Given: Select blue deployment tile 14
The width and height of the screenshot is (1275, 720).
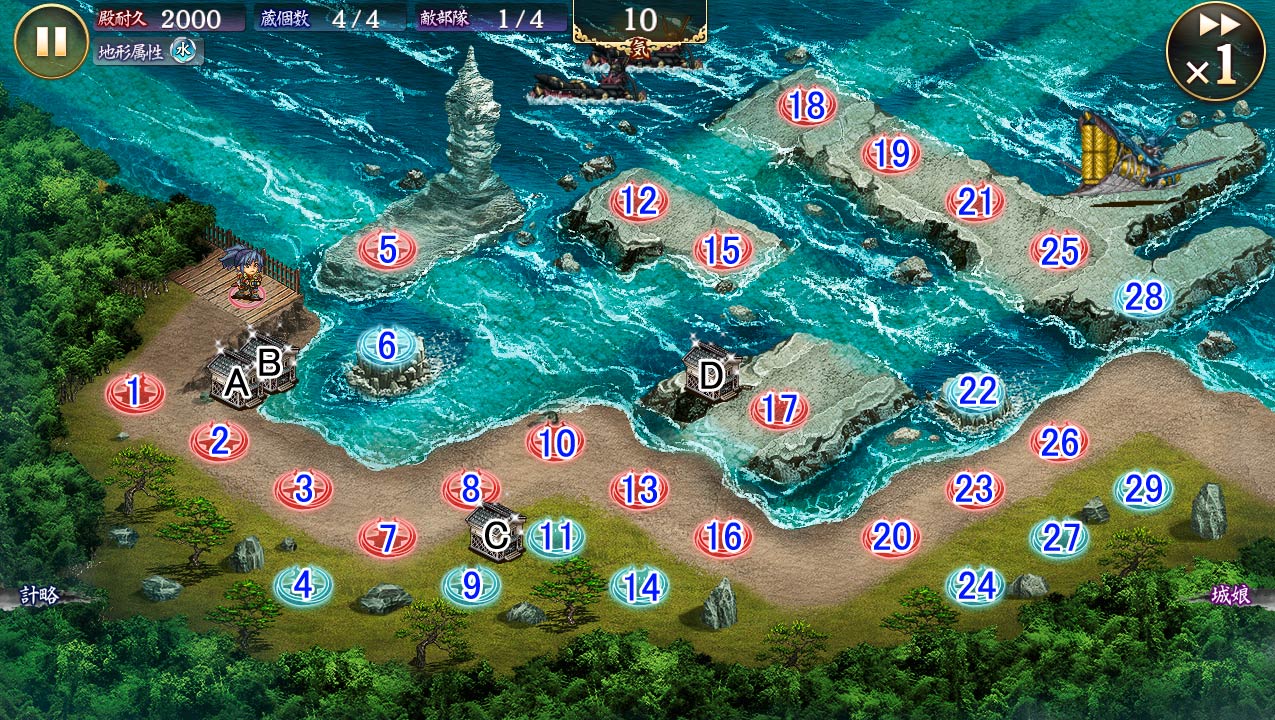Looking at the screenshot, I should (x=639, y=586).
